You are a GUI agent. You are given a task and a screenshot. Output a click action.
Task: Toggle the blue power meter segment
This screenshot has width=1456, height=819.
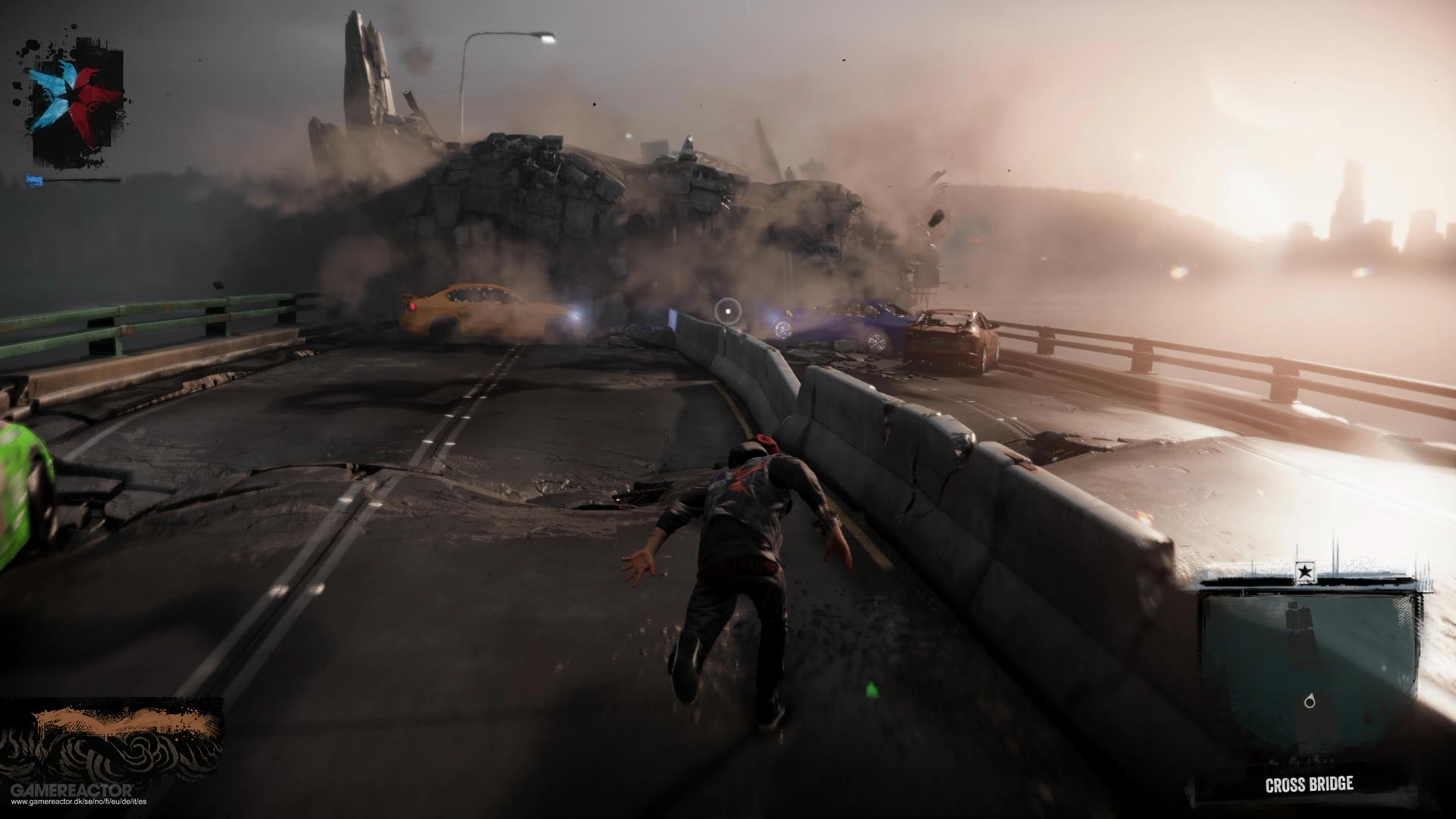tap(34, 180)
